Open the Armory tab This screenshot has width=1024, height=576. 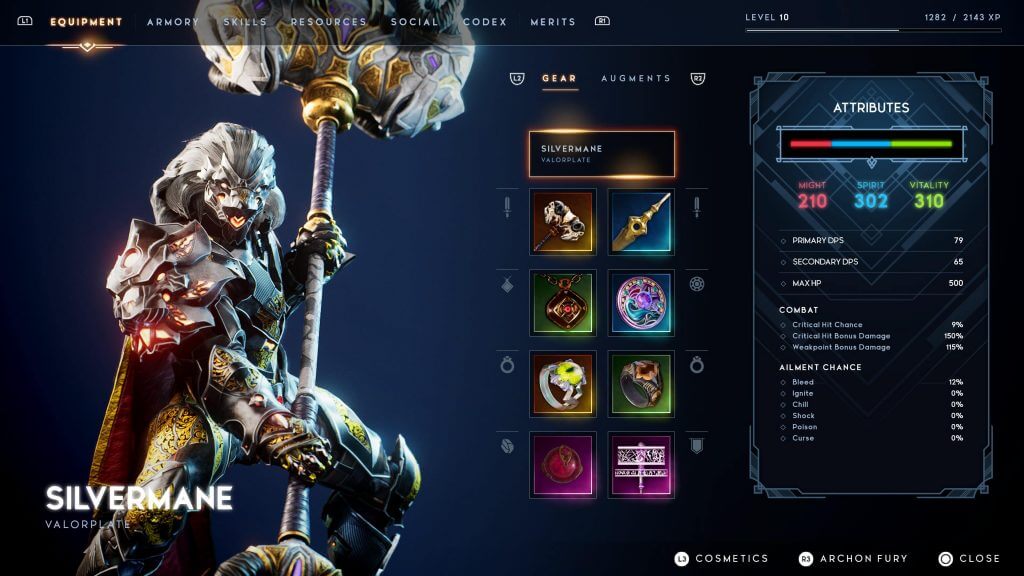[173, 22]
